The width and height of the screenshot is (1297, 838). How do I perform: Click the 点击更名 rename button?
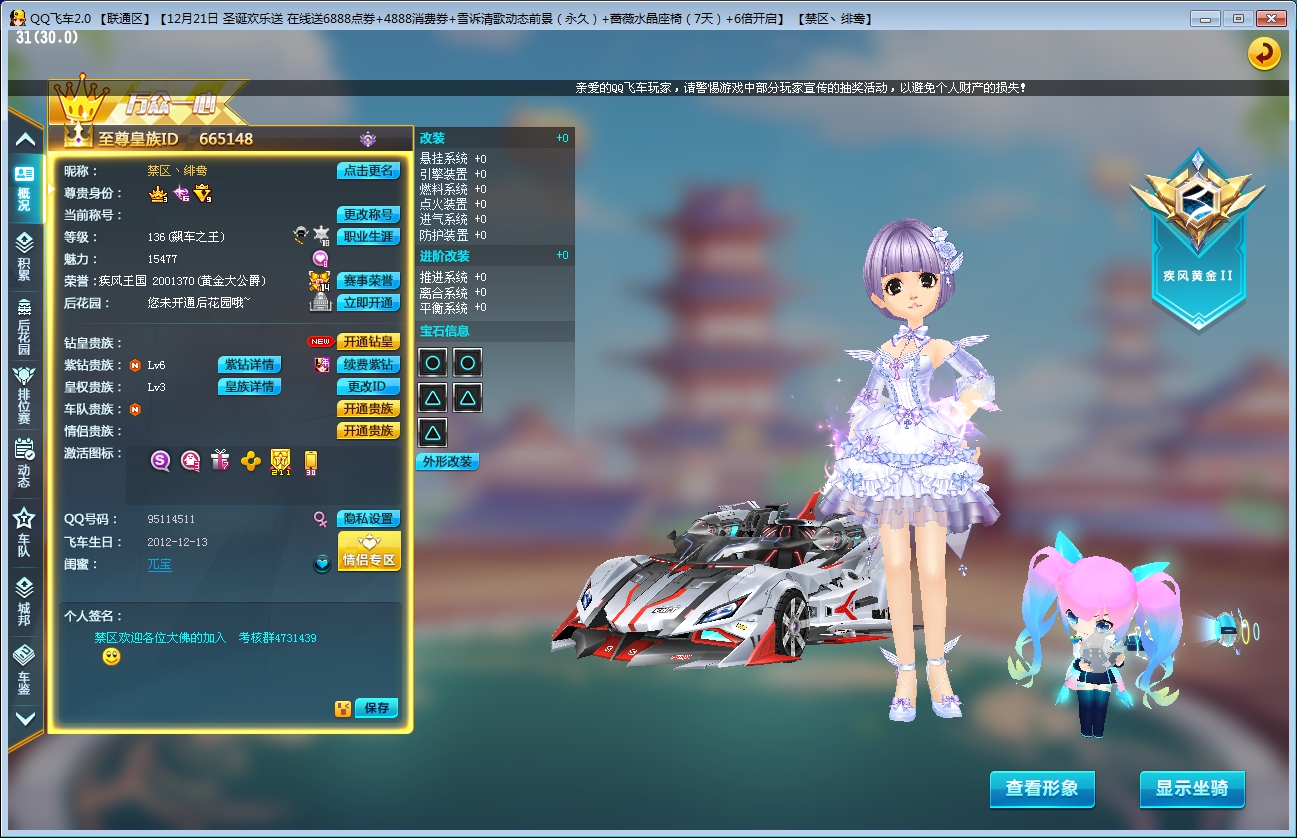(366, 170)
